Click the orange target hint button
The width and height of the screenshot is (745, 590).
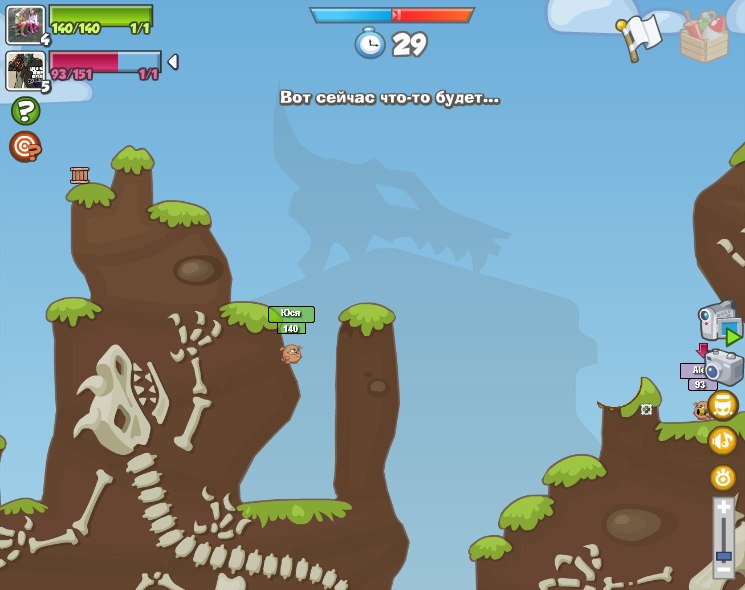[x=25, y=147]
